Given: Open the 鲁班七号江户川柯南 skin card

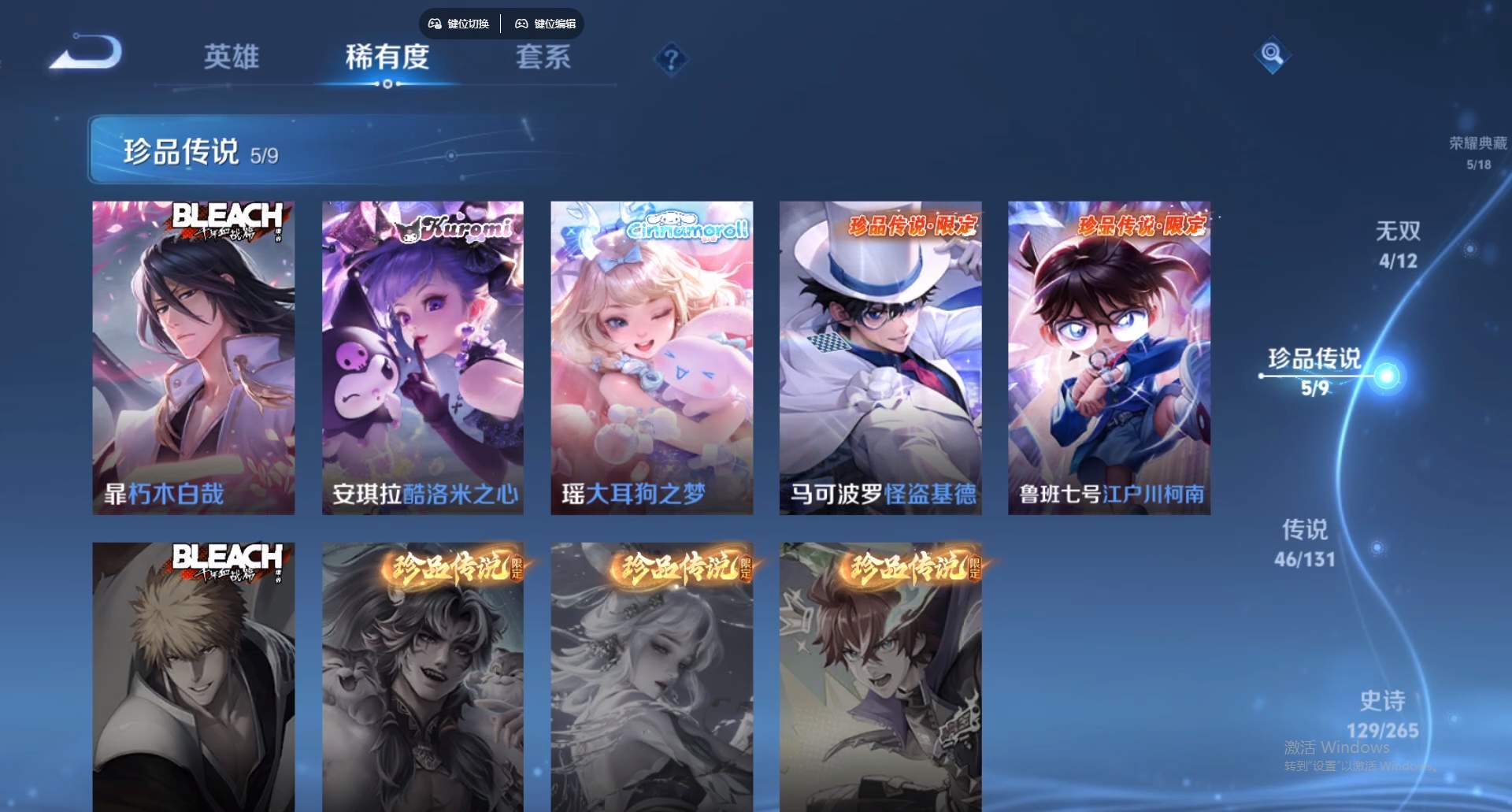Looking at the screenshot, I should pos(1109,354).
